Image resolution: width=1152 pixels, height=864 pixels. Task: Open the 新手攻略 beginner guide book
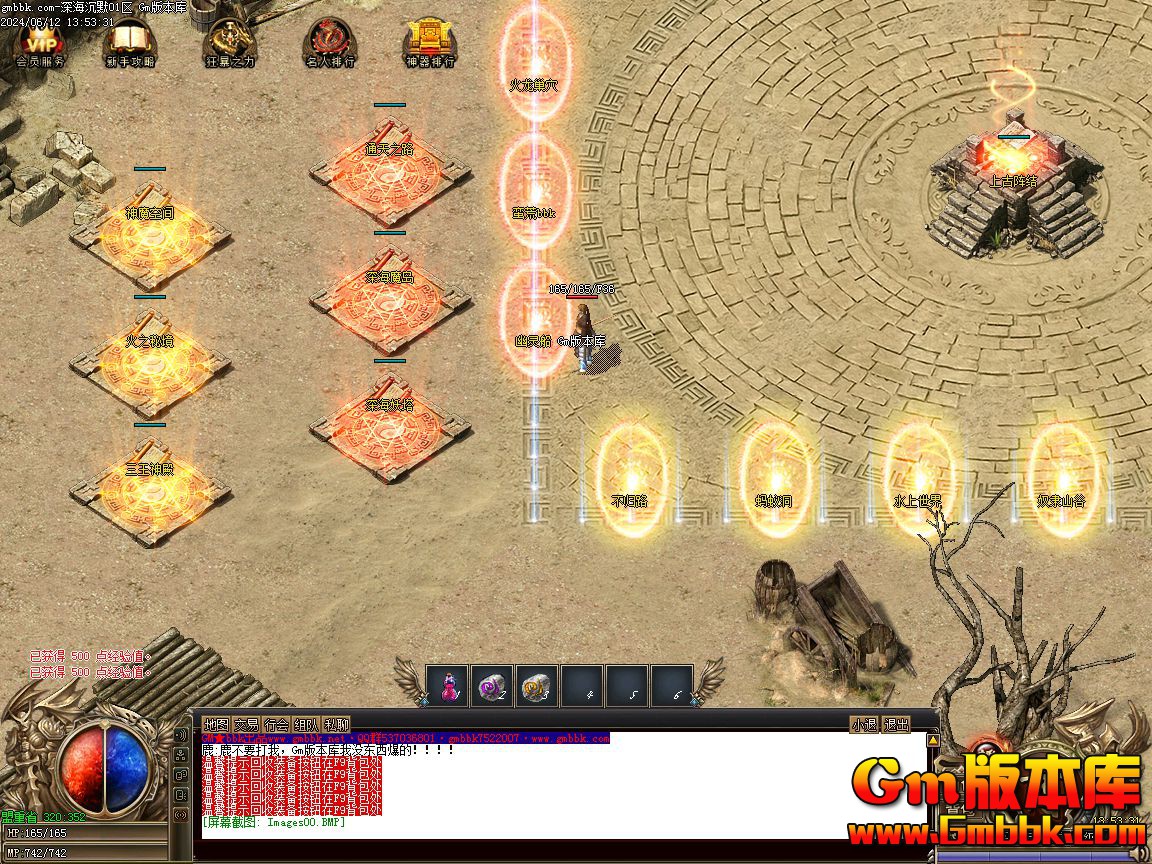tap(129, 44)
